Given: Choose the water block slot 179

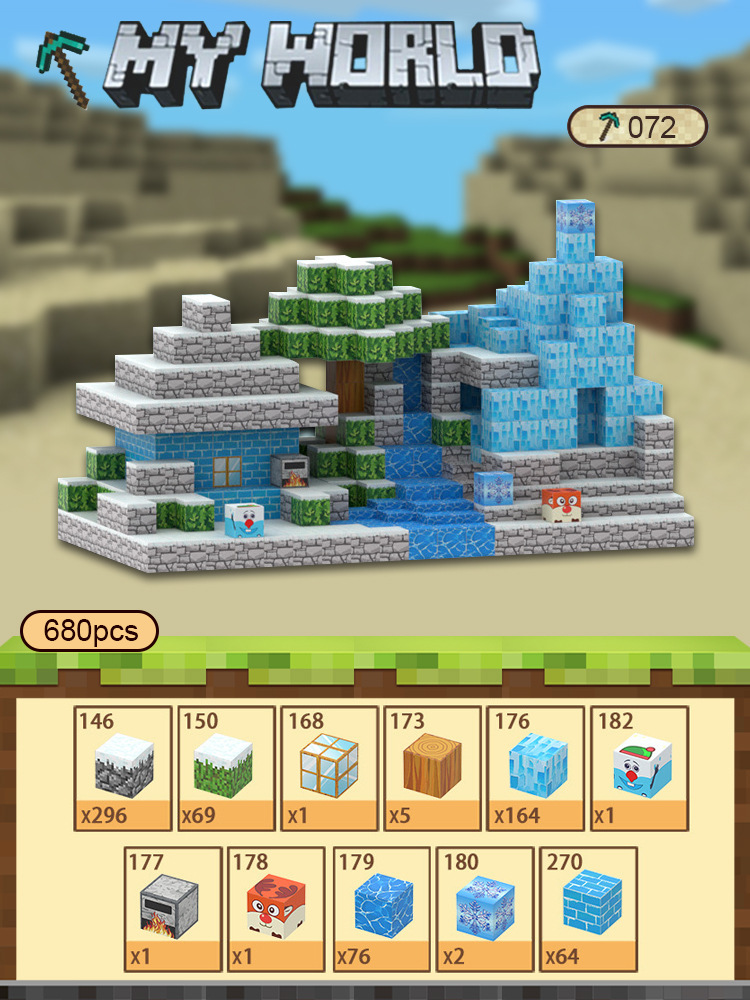Looking at the screenshot, I should (381, 909).
